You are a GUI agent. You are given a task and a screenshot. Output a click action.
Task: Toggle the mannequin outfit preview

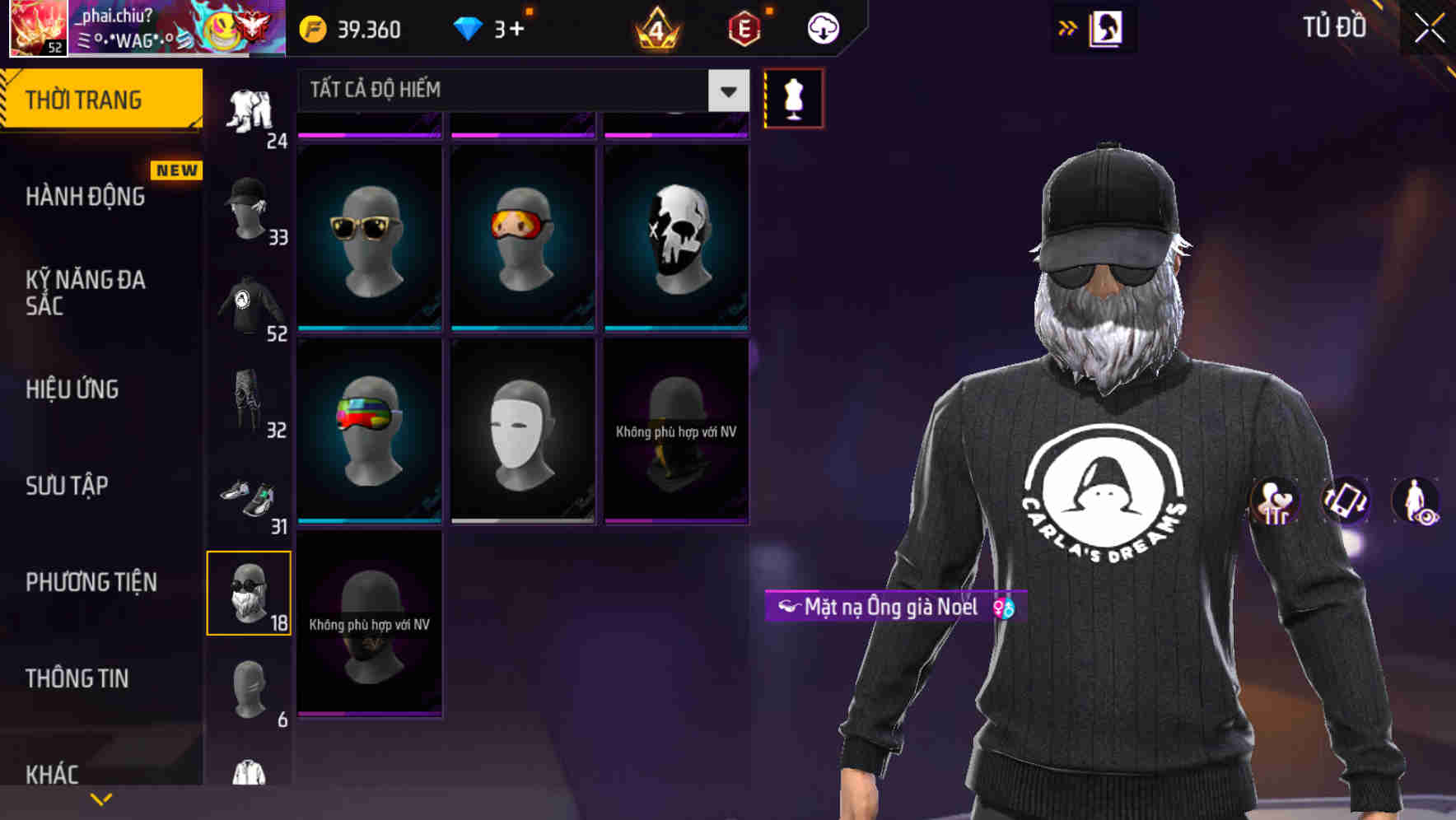[793, 97]
